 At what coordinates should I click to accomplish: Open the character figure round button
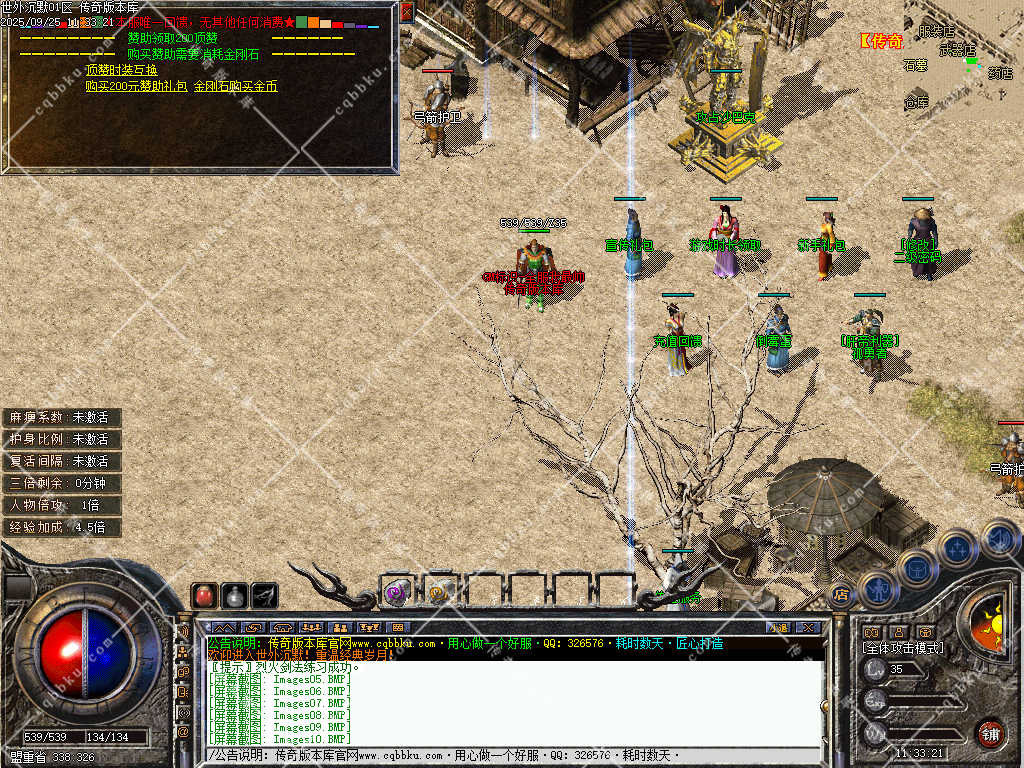(876, 588)
